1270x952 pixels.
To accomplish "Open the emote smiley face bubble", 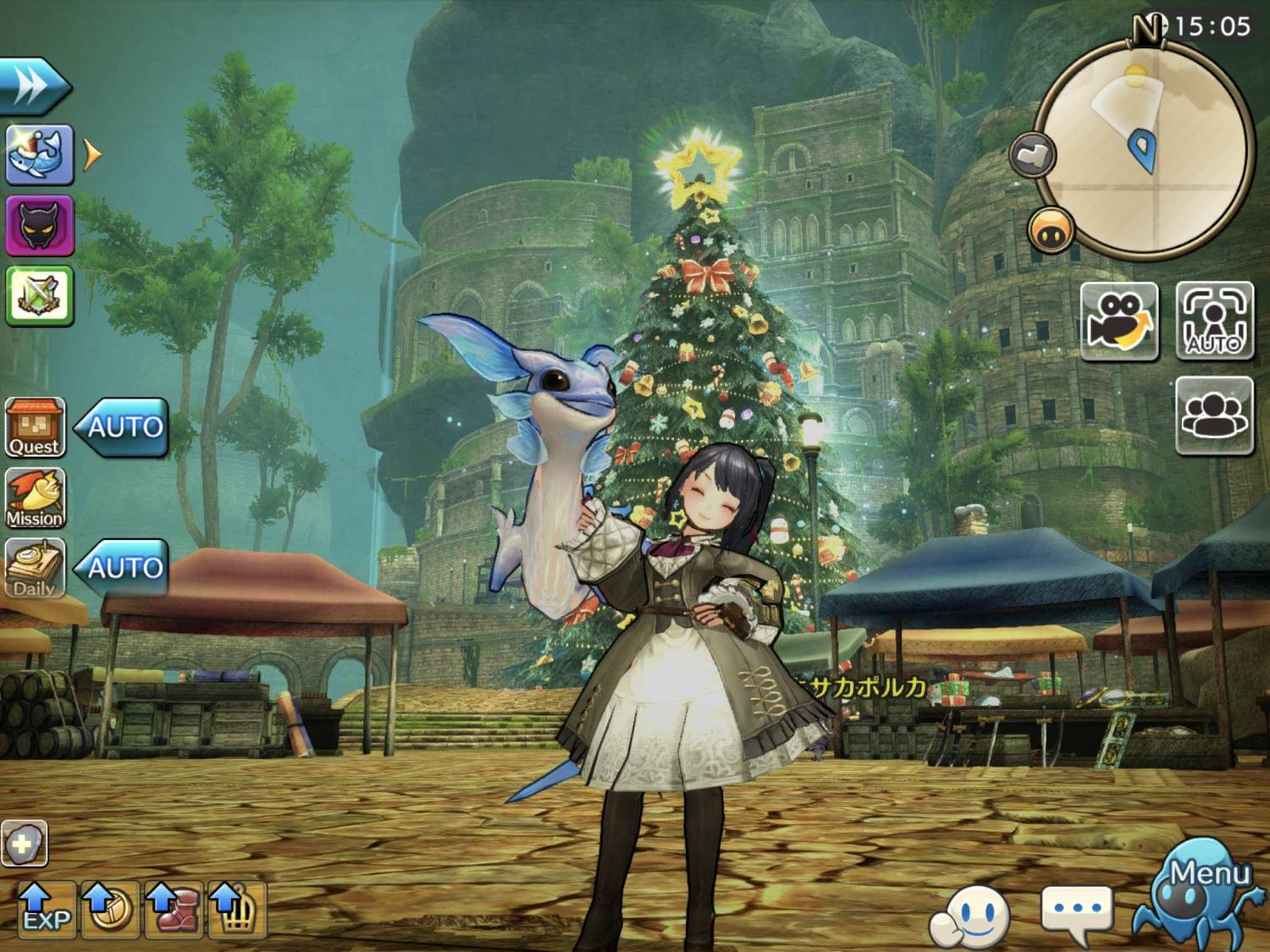I will 970,915.
